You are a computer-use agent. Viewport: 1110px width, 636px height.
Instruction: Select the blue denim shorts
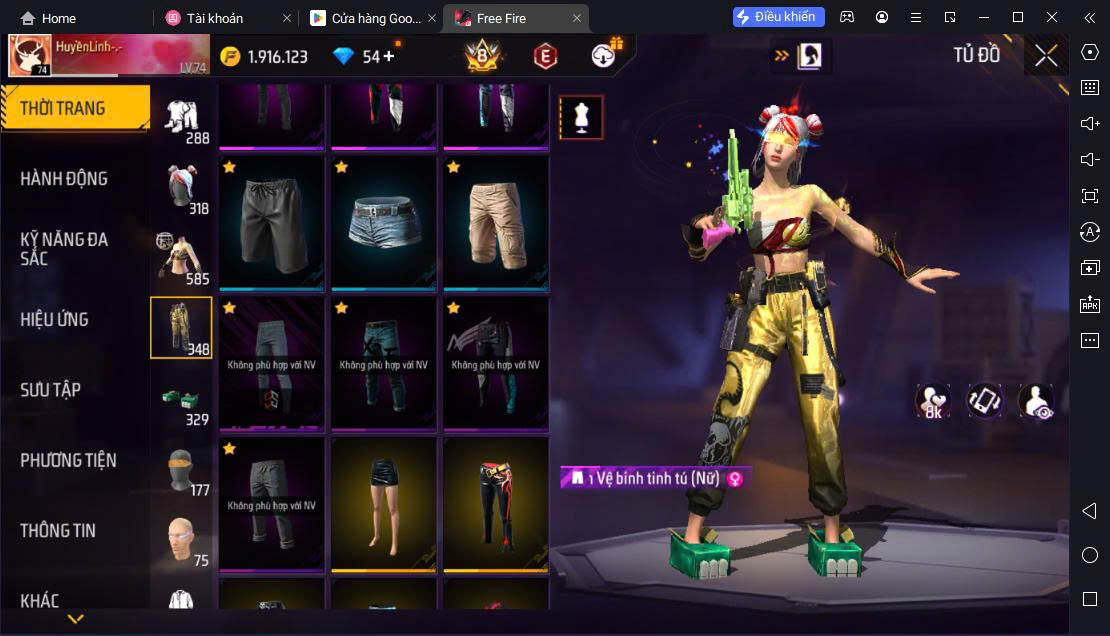[x=384, y=222]
